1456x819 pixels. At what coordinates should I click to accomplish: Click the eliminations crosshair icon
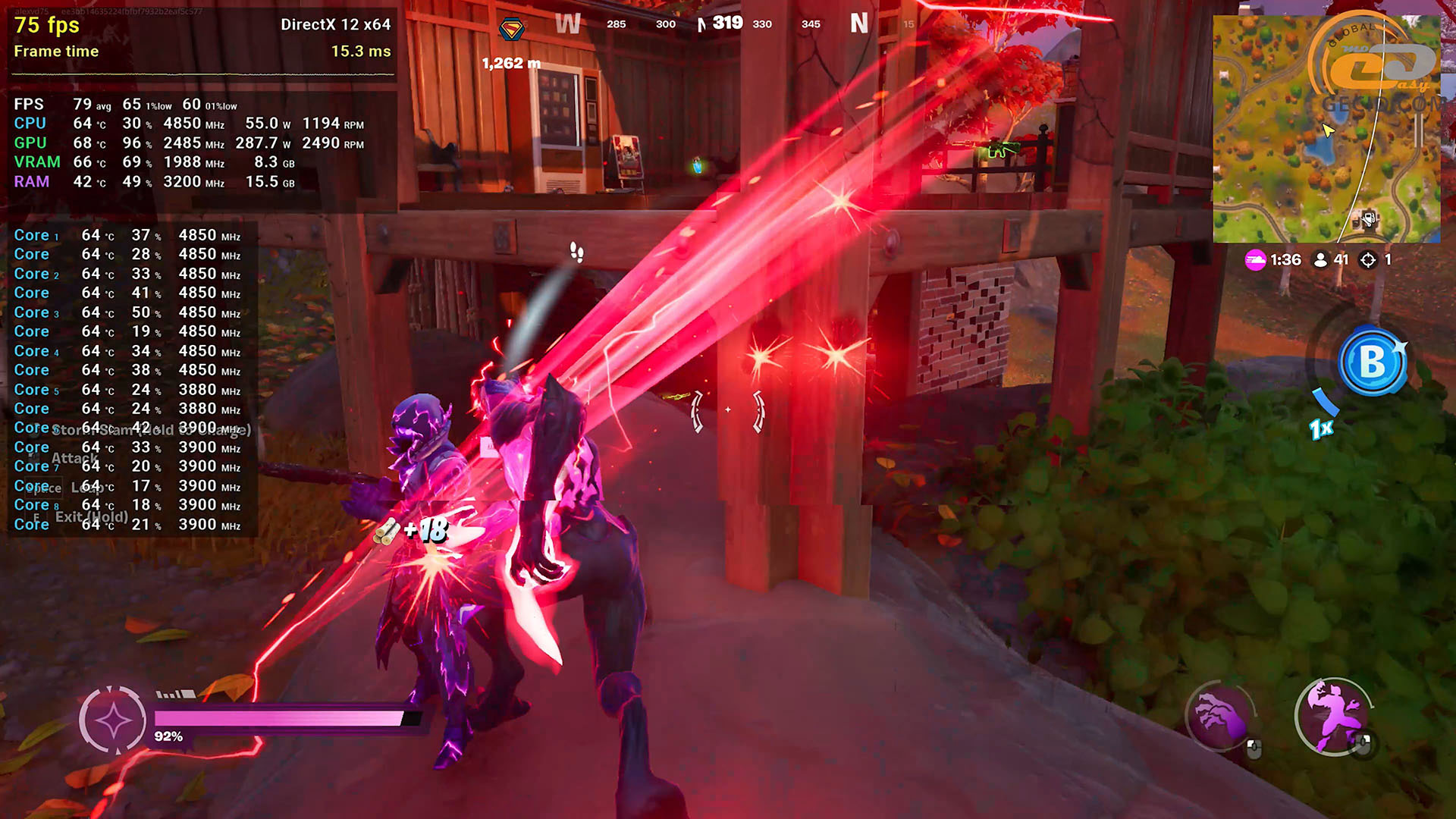[1368, 260]
